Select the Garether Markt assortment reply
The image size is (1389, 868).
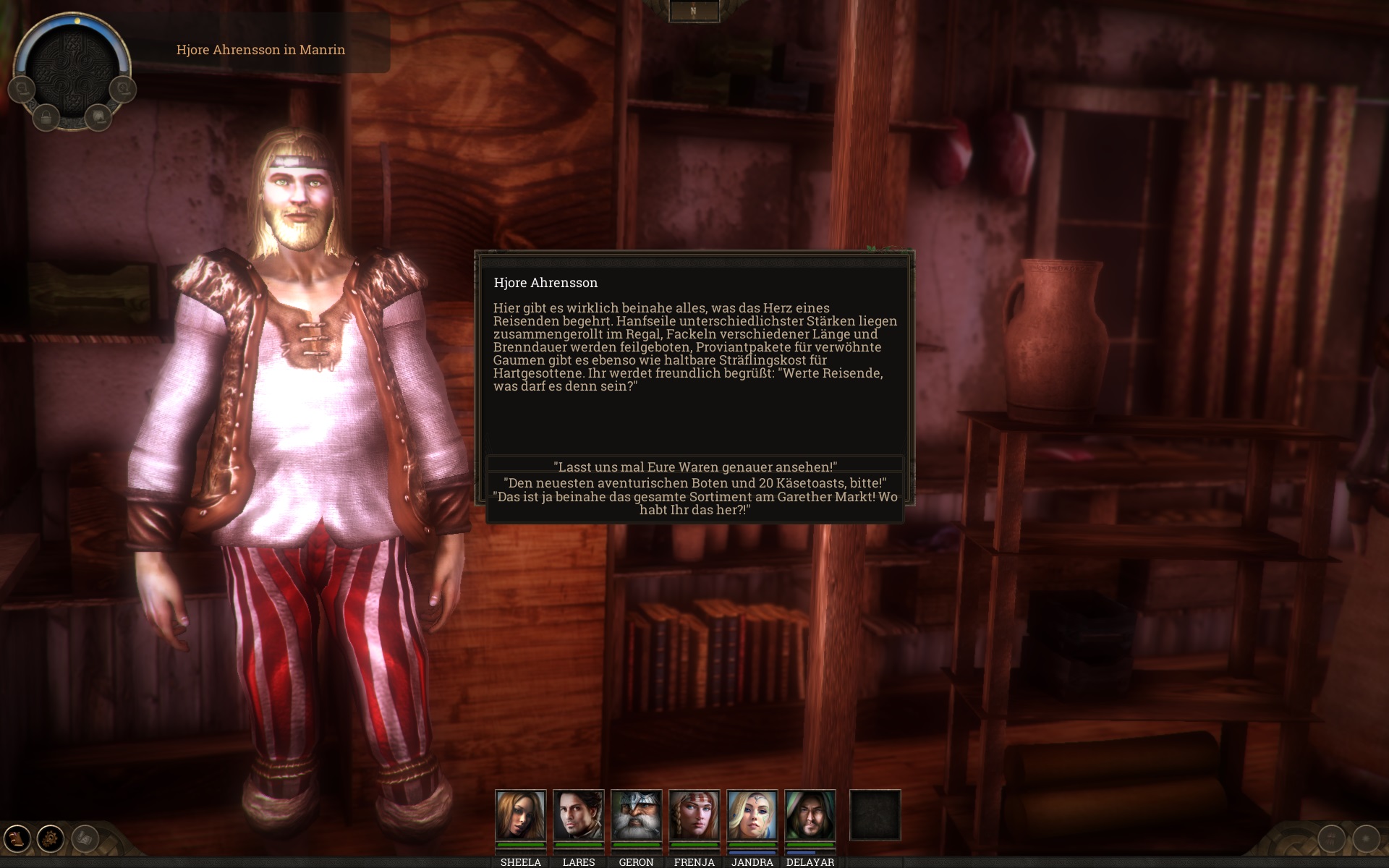click(x=694, y=503)
